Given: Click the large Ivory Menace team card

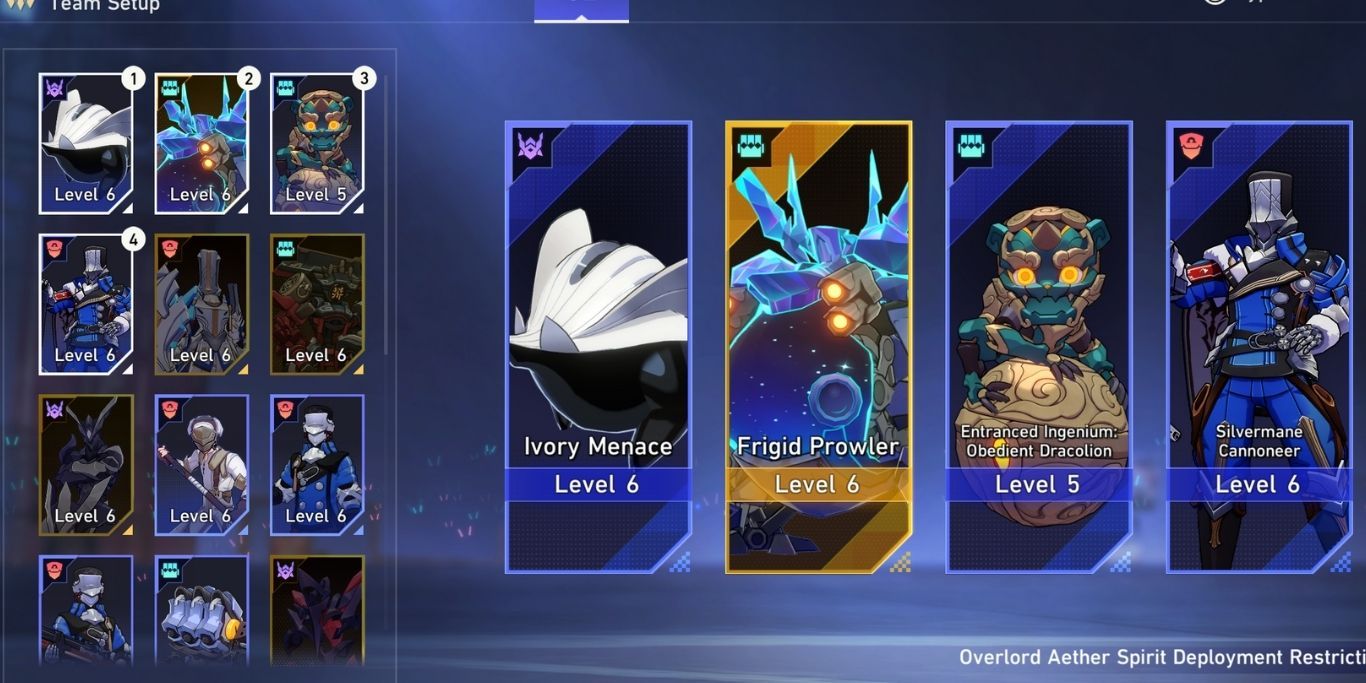Looking at the screenshot, I should point(598,347).
